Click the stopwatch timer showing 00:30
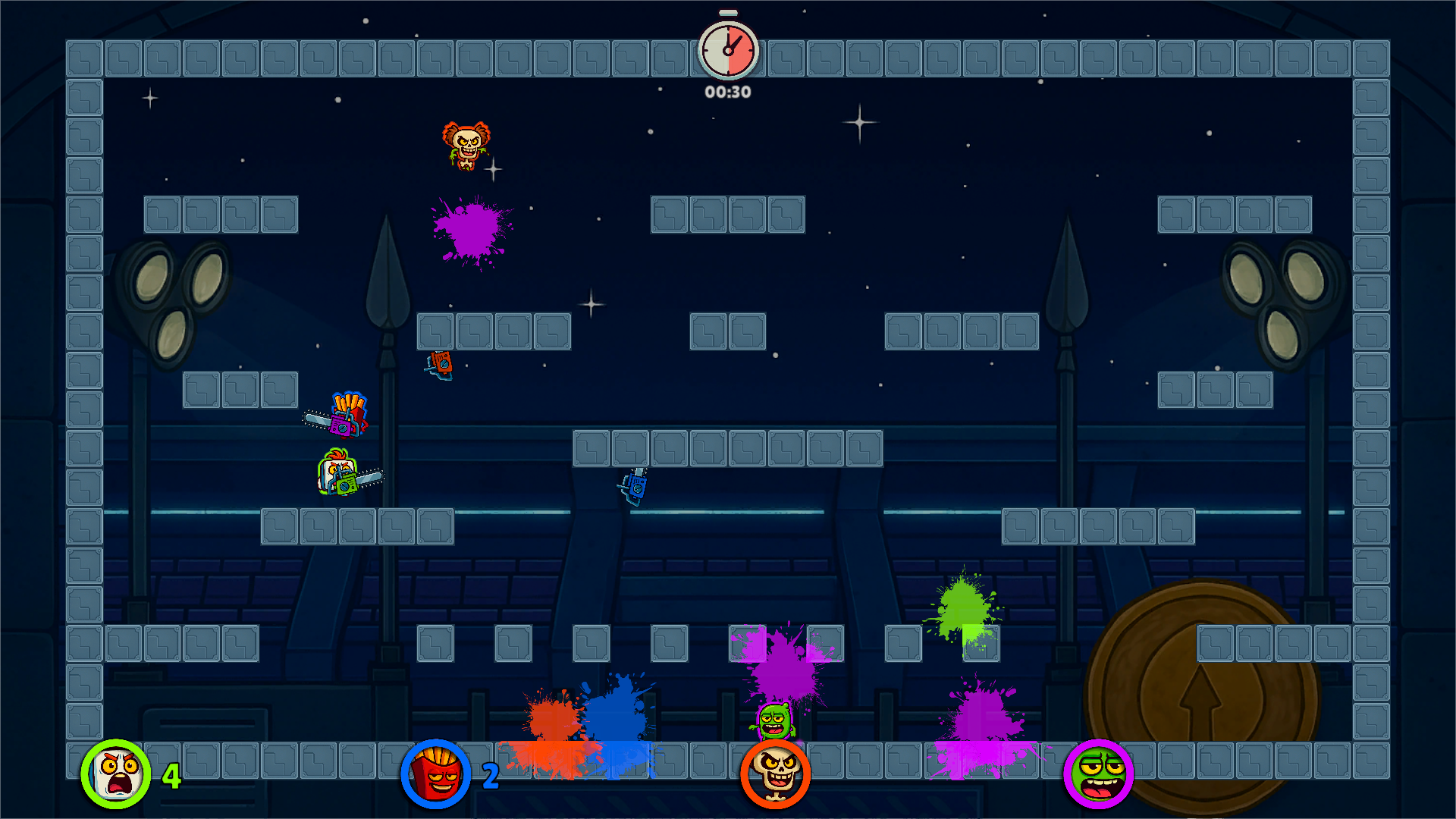 [x=727, y=50]
